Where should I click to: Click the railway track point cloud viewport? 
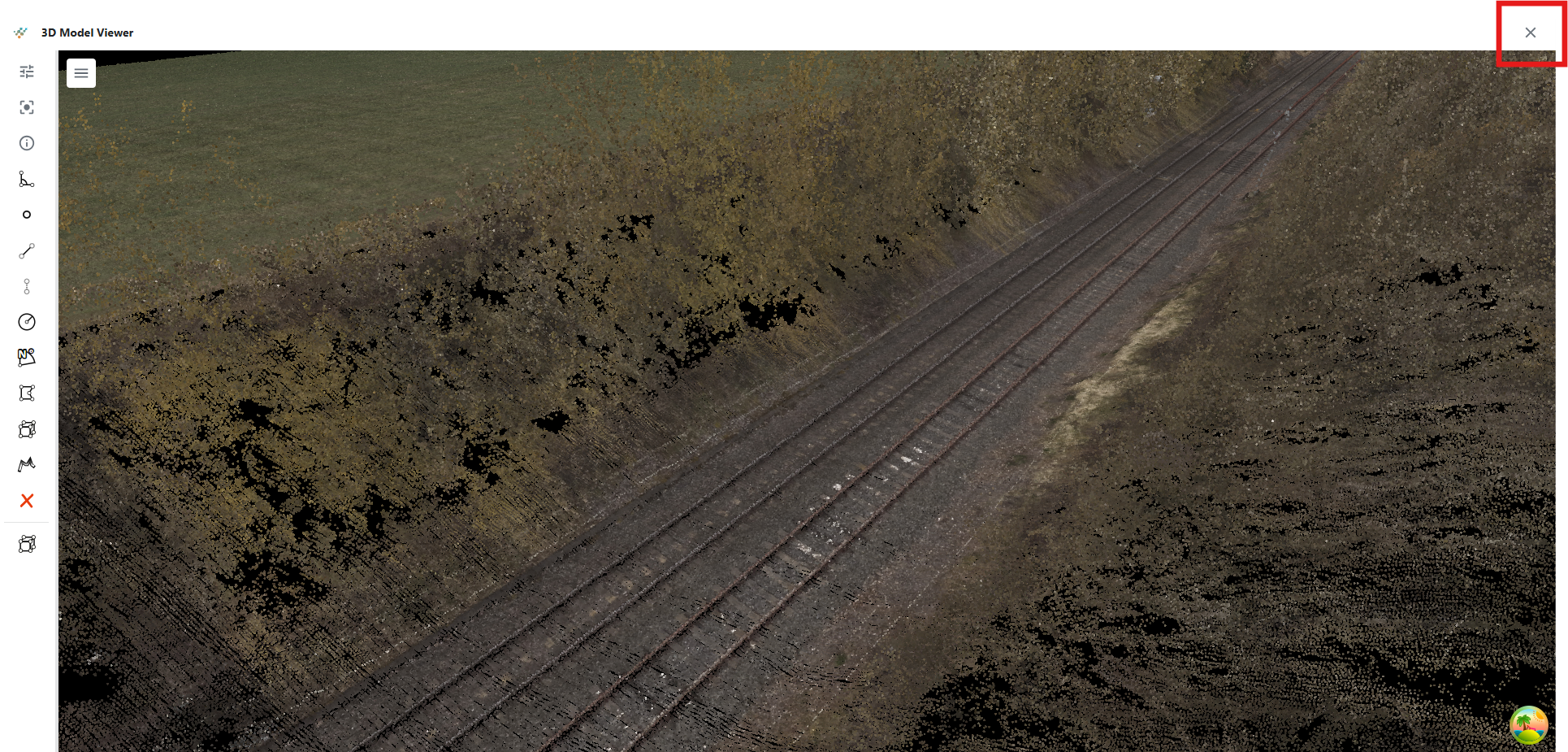[812, 406]
